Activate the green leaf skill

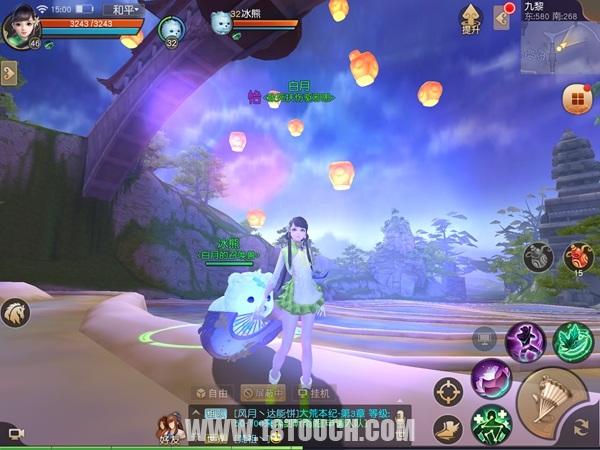[573, 342]
